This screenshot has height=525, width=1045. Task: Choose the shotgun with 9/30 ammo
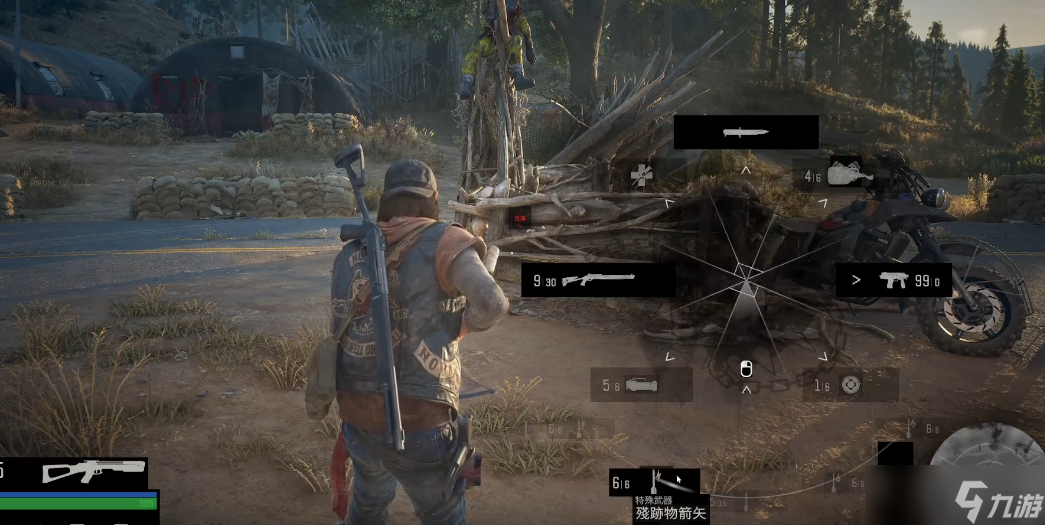(x=598, y=280)
